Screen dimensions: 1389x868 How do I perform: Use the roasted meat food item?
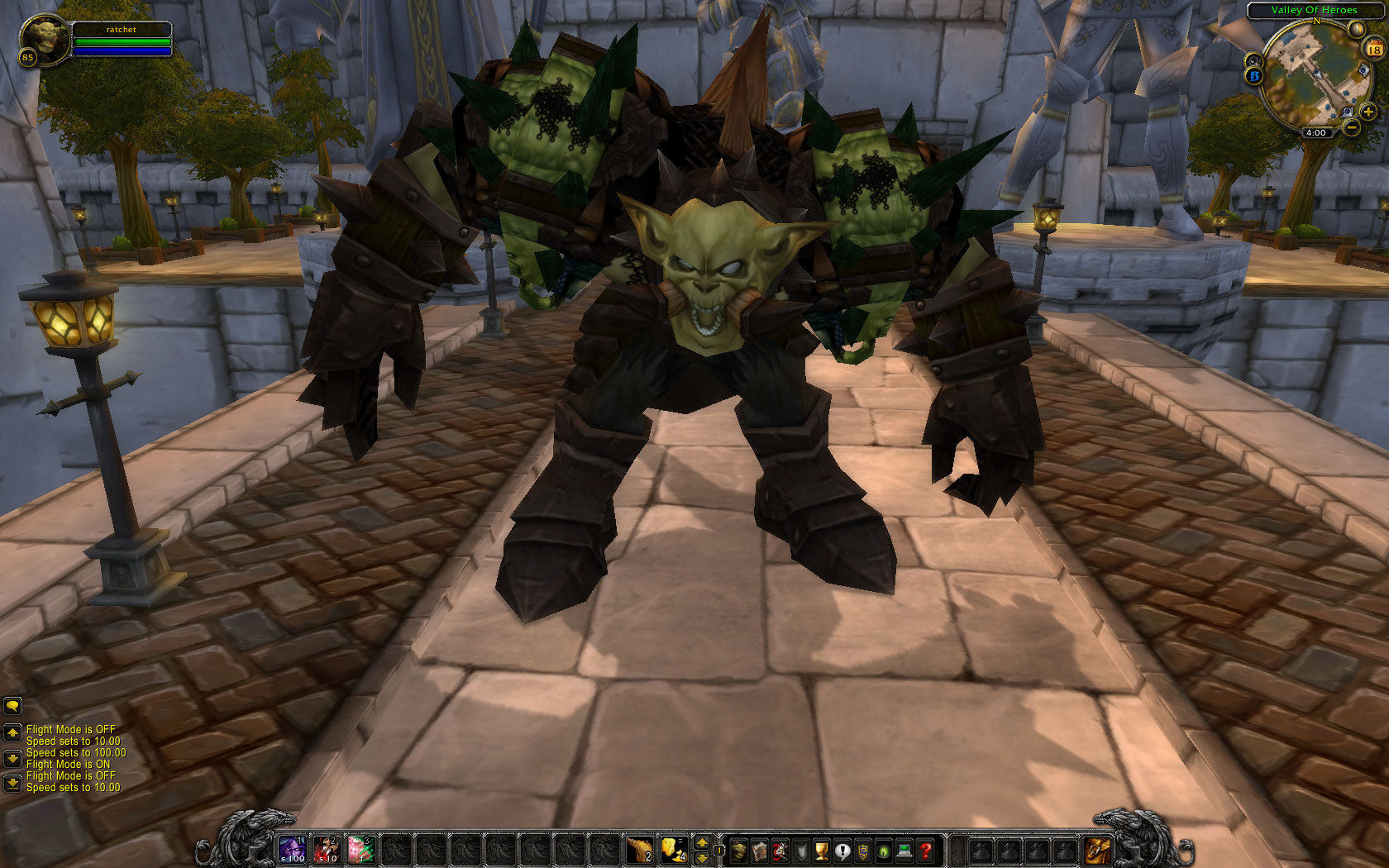(639, 850)
